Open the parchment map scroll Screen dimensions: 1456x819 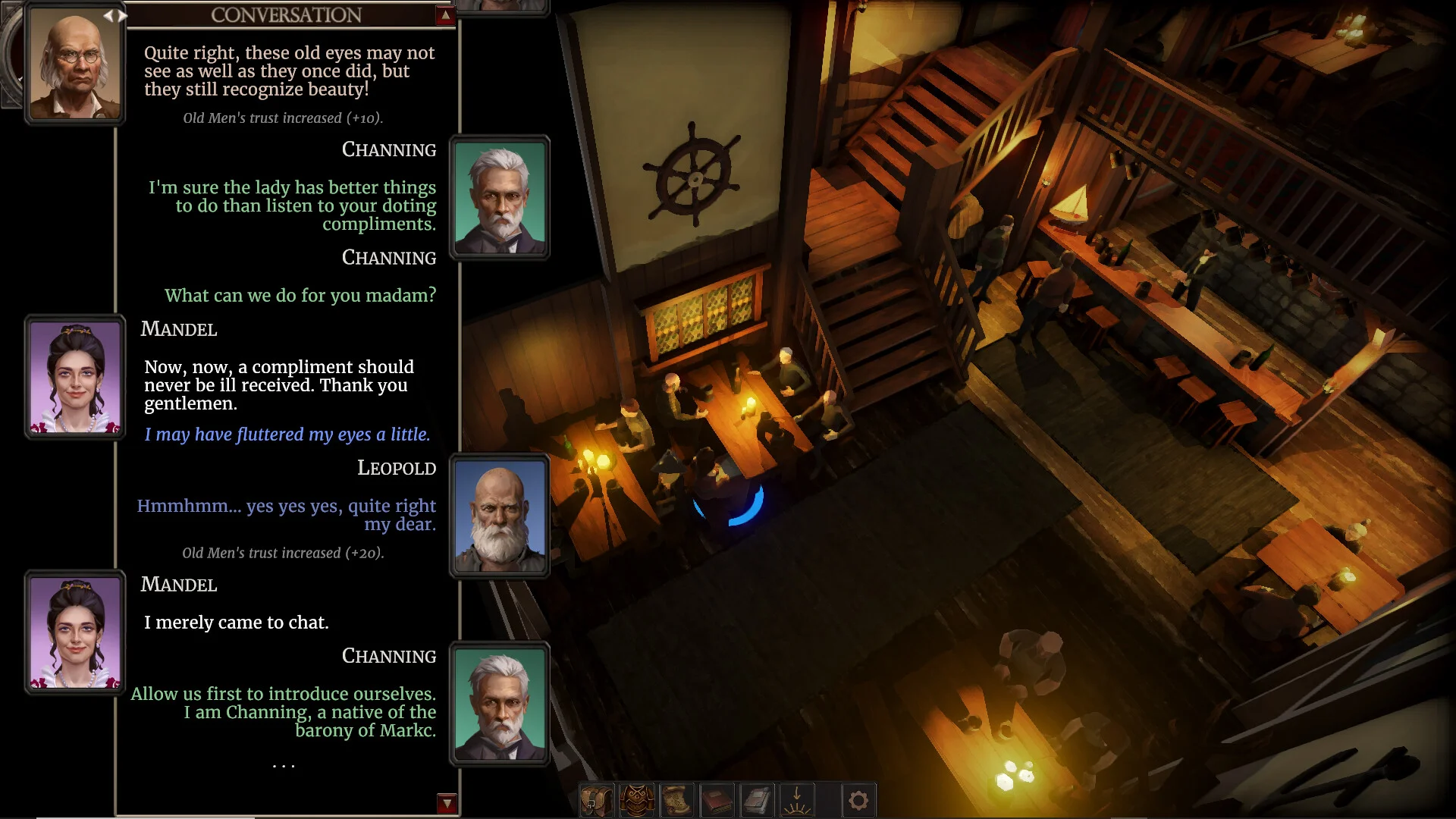tap(677, 801)
